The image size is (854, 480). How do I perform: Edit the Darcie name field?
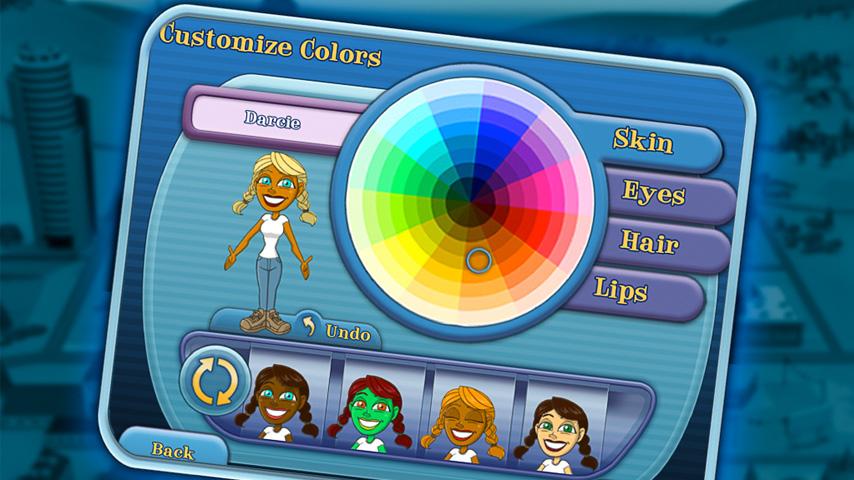[x=272, y=120]
